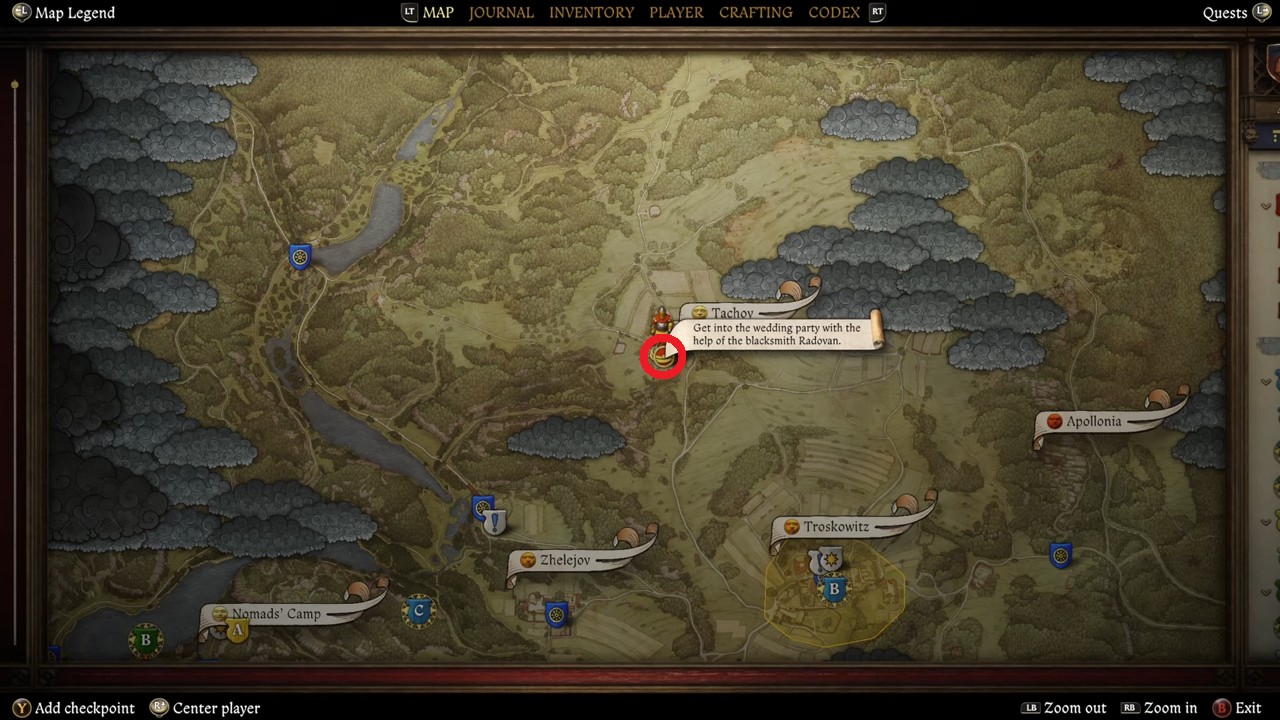
Task: Choose the Troskowitz map label
Action: (836, 527)
